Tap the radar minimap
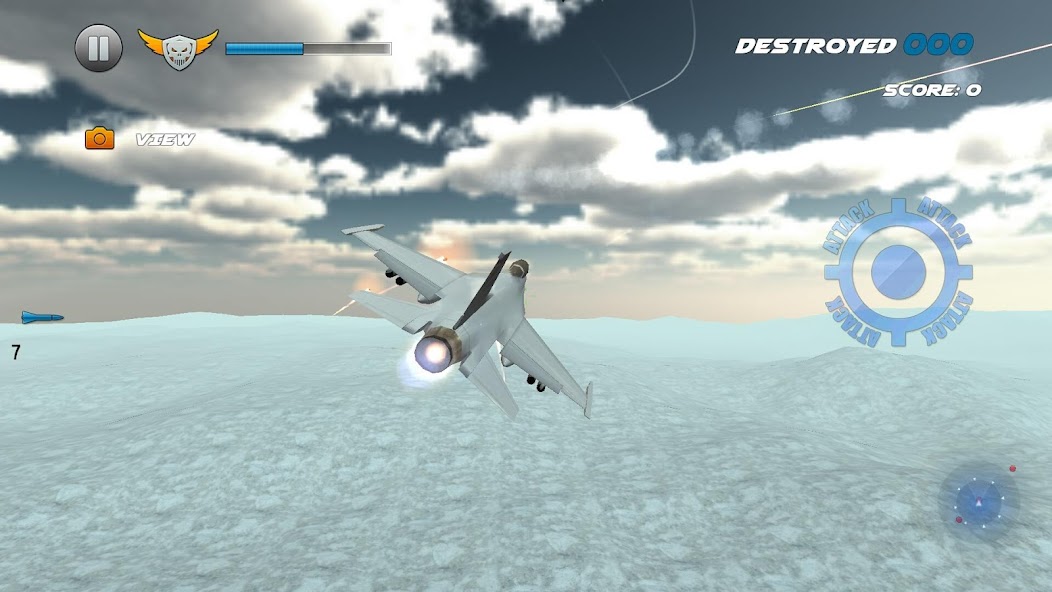This screenshot has width=1052, height=592. 978,502
